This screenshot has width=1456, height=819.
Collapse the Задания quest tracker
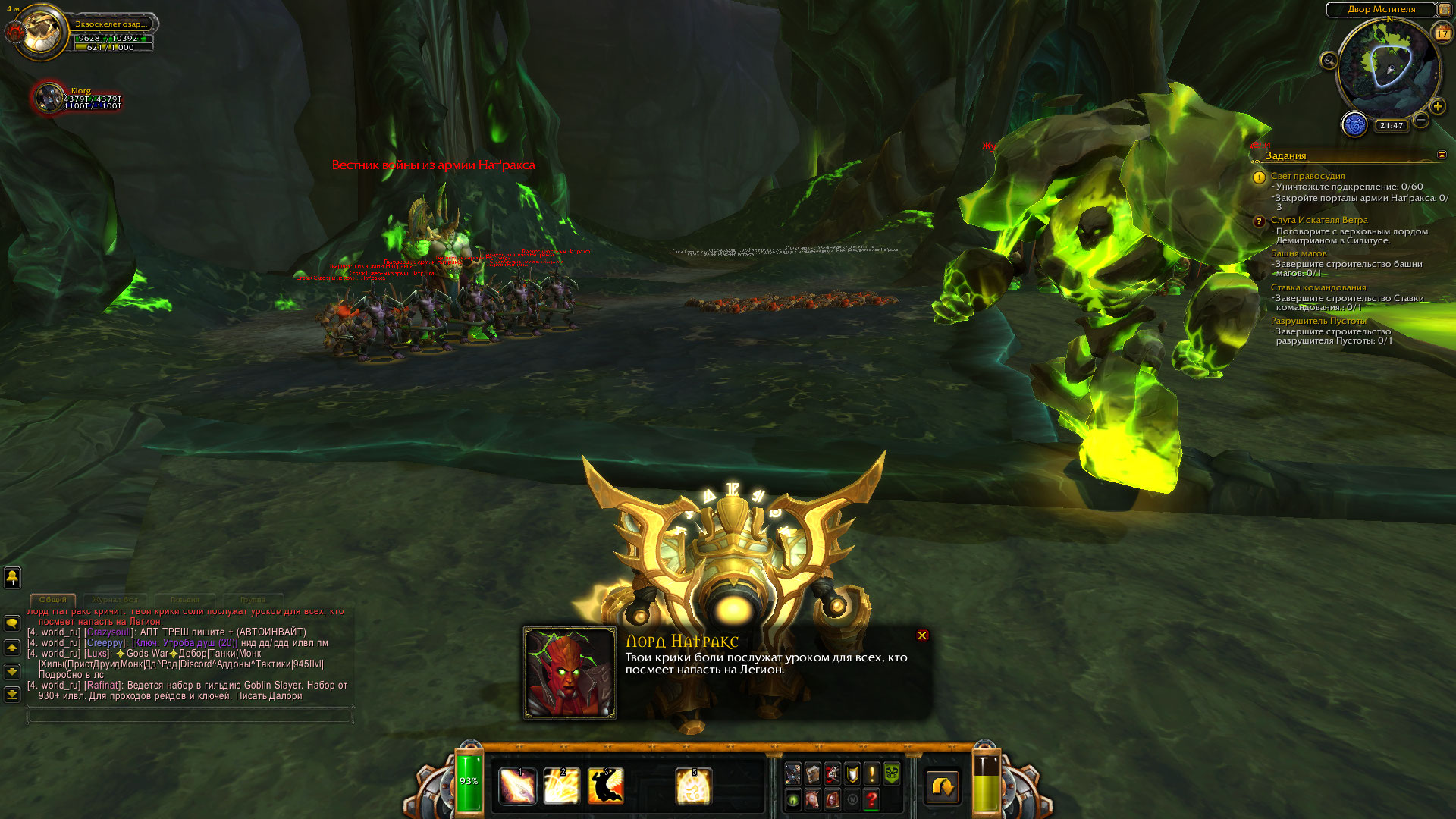[x=1442, y=155]
